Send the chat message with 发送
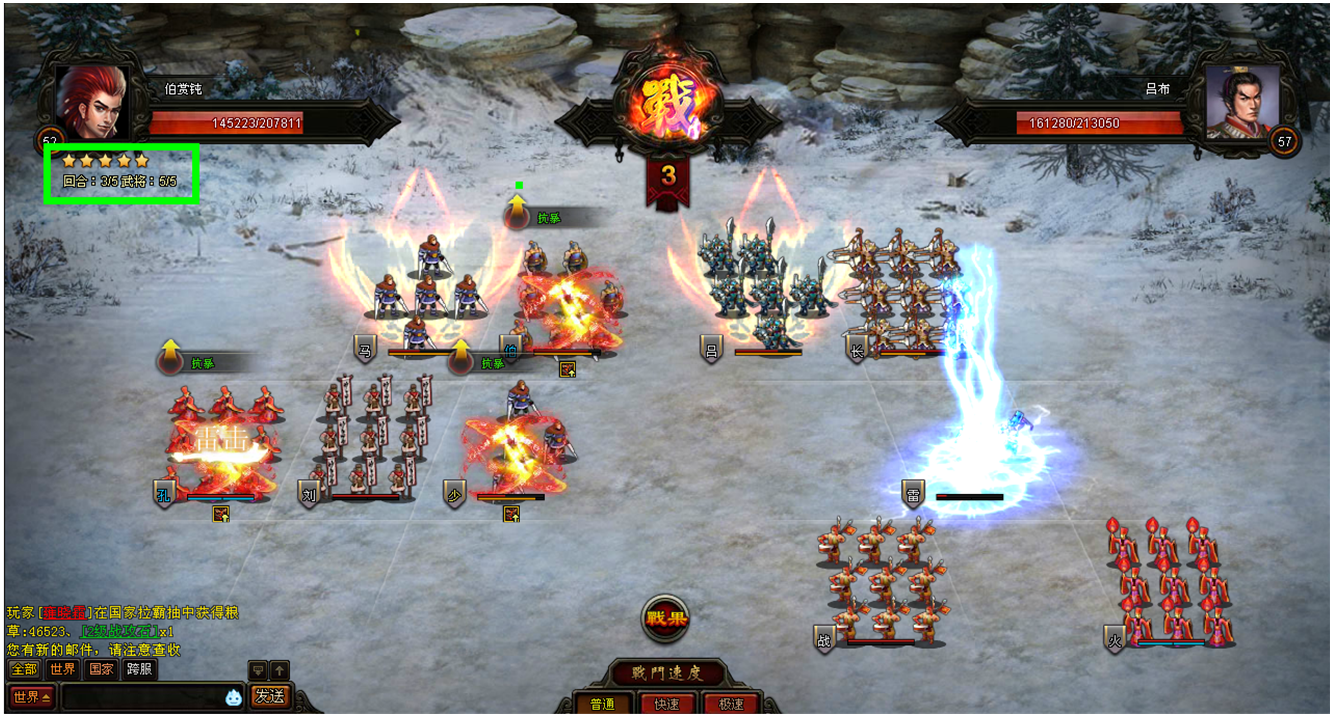 coord(269,696)
